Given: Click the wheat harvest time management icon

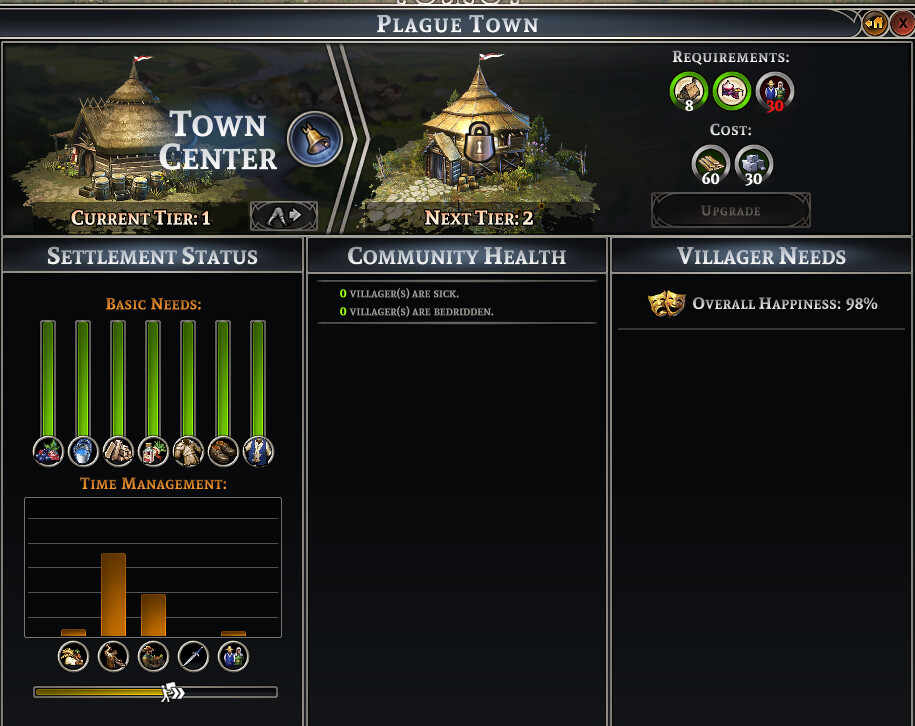Looking at the screenshot, I should coord(73,657).
